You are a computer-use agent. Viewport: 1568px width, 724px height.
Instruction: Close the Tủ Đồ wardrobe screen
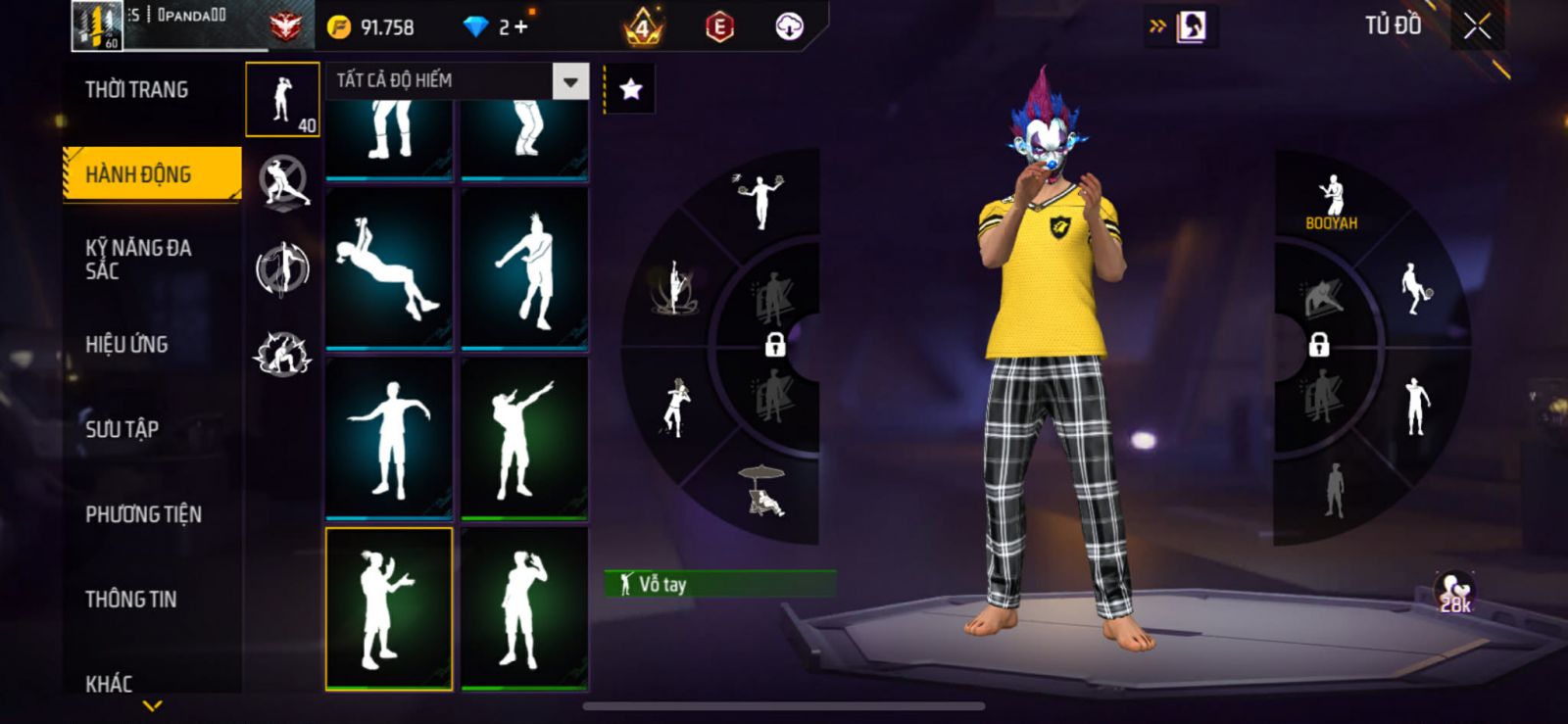coord(1477,27)
